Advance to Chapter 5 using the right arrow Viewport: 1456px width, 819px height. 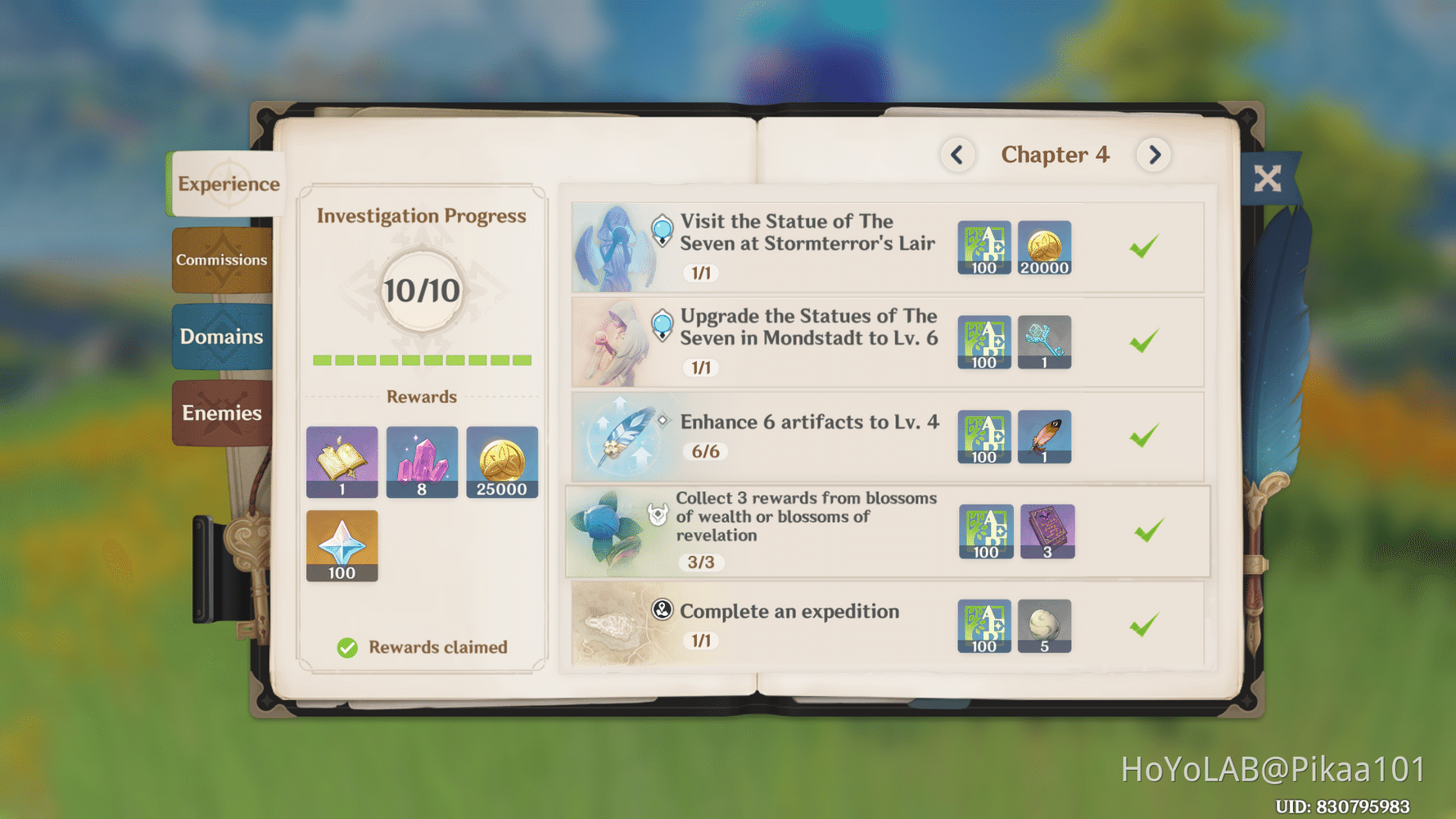(1155, 155)
